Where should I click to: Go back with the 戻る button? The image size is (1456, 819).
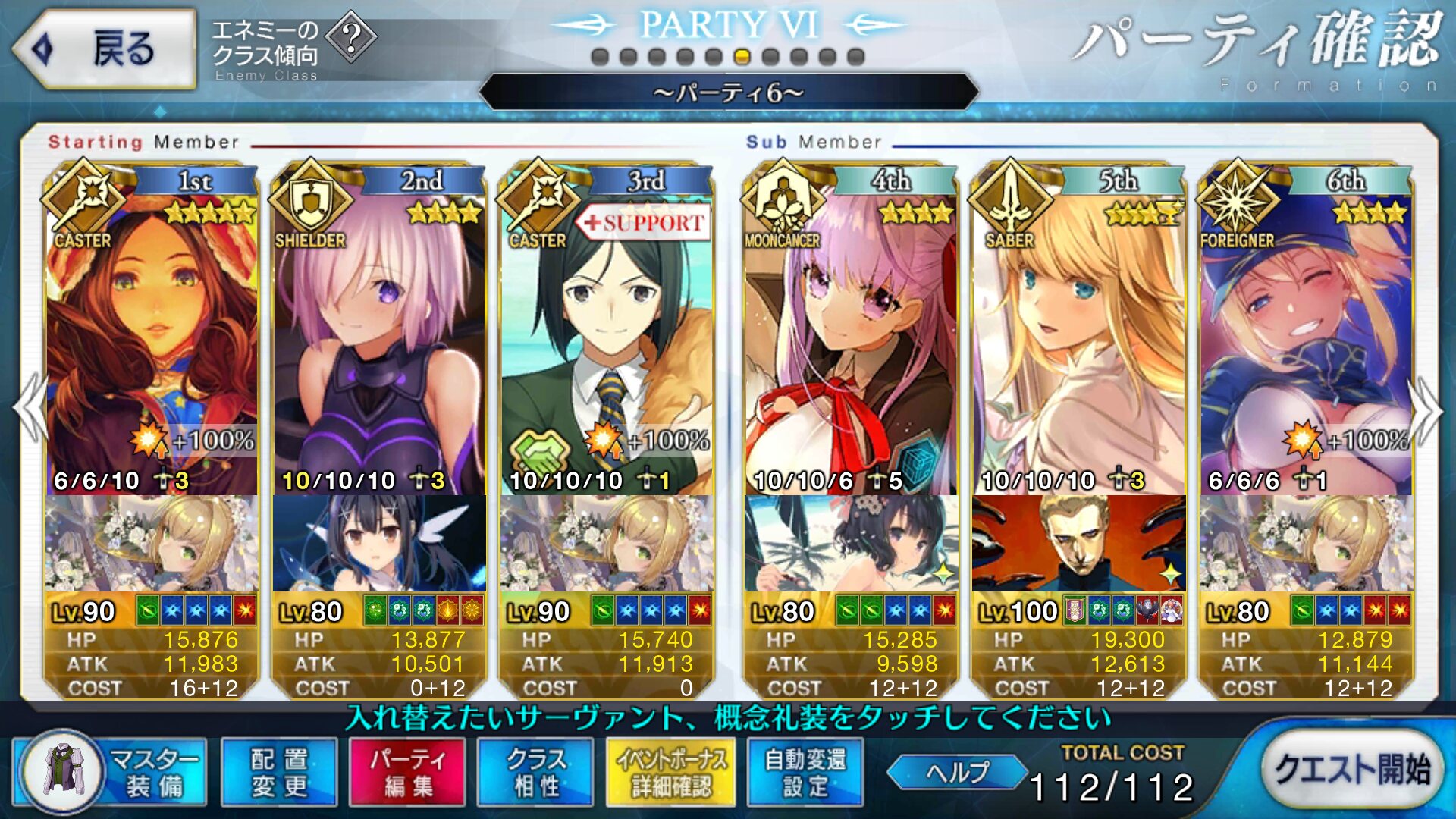[105, 49]
